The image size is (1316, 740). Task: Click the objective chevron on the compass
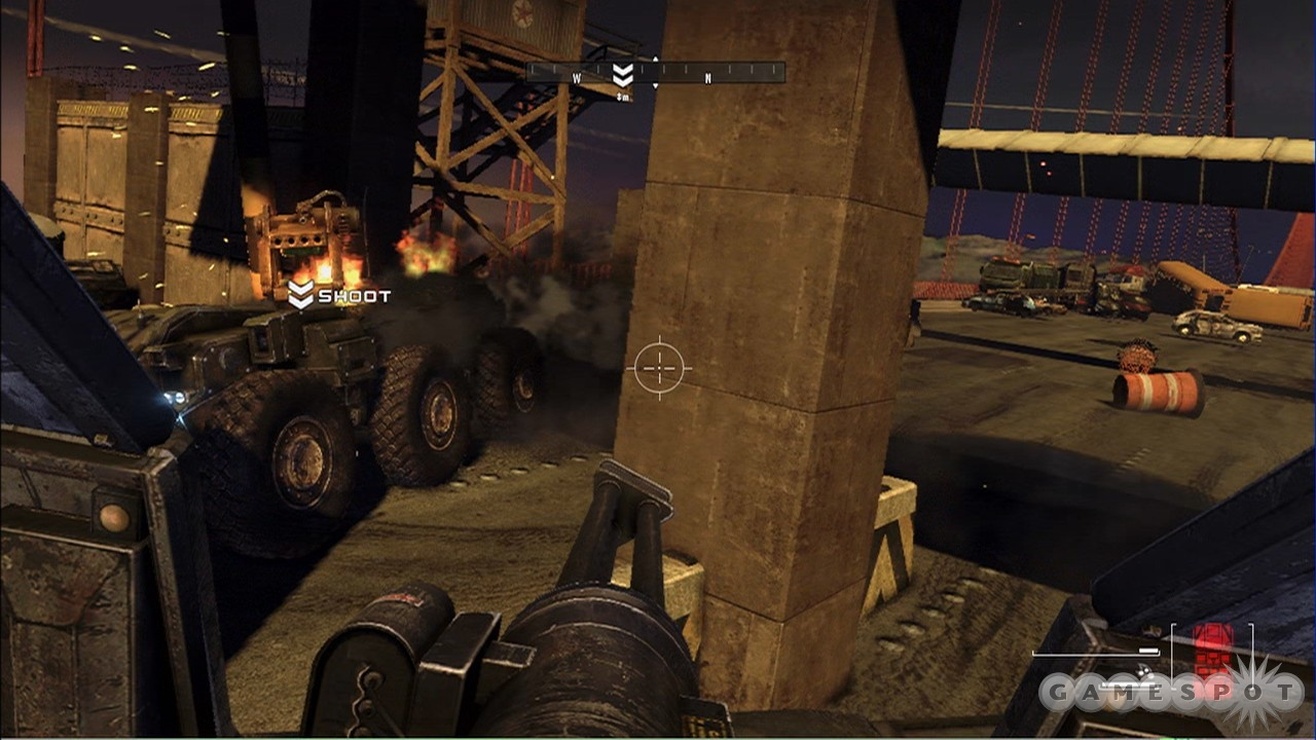[623, 75]
